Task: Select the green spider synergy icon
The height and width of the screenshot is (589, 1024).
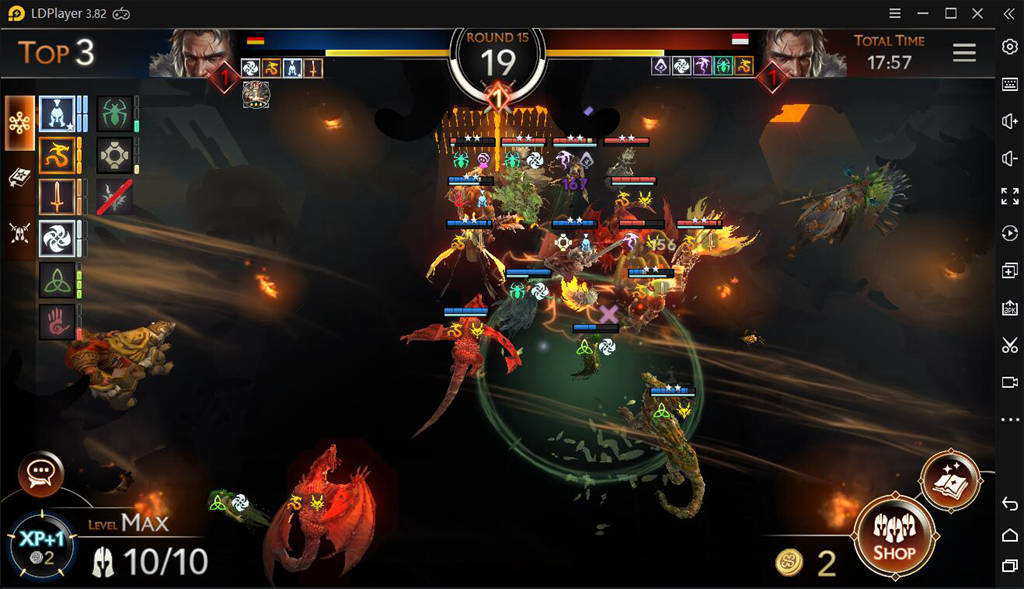Action: (115, 113)
